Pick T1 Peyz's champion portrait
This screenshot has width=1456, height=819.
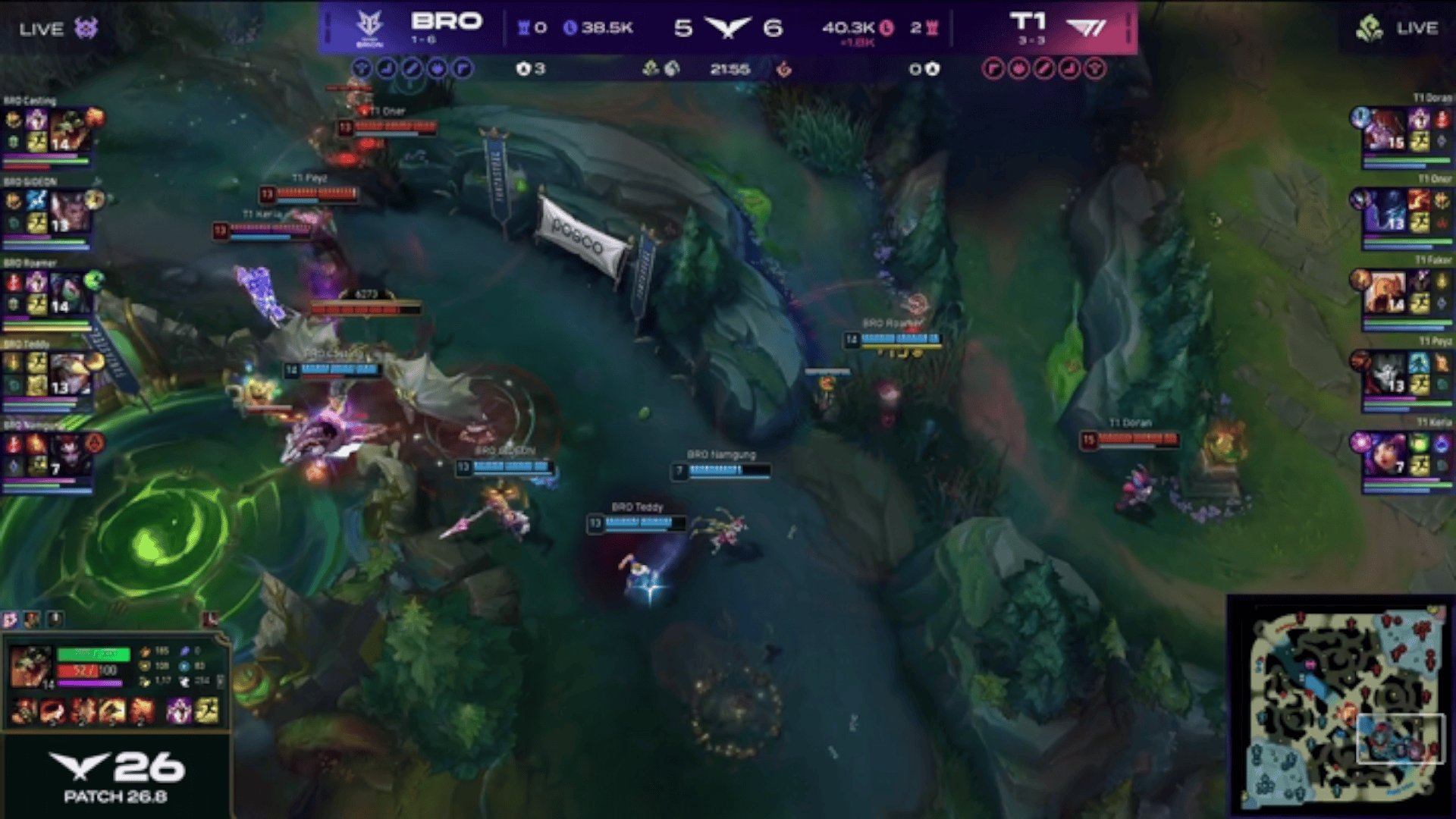1385,373
